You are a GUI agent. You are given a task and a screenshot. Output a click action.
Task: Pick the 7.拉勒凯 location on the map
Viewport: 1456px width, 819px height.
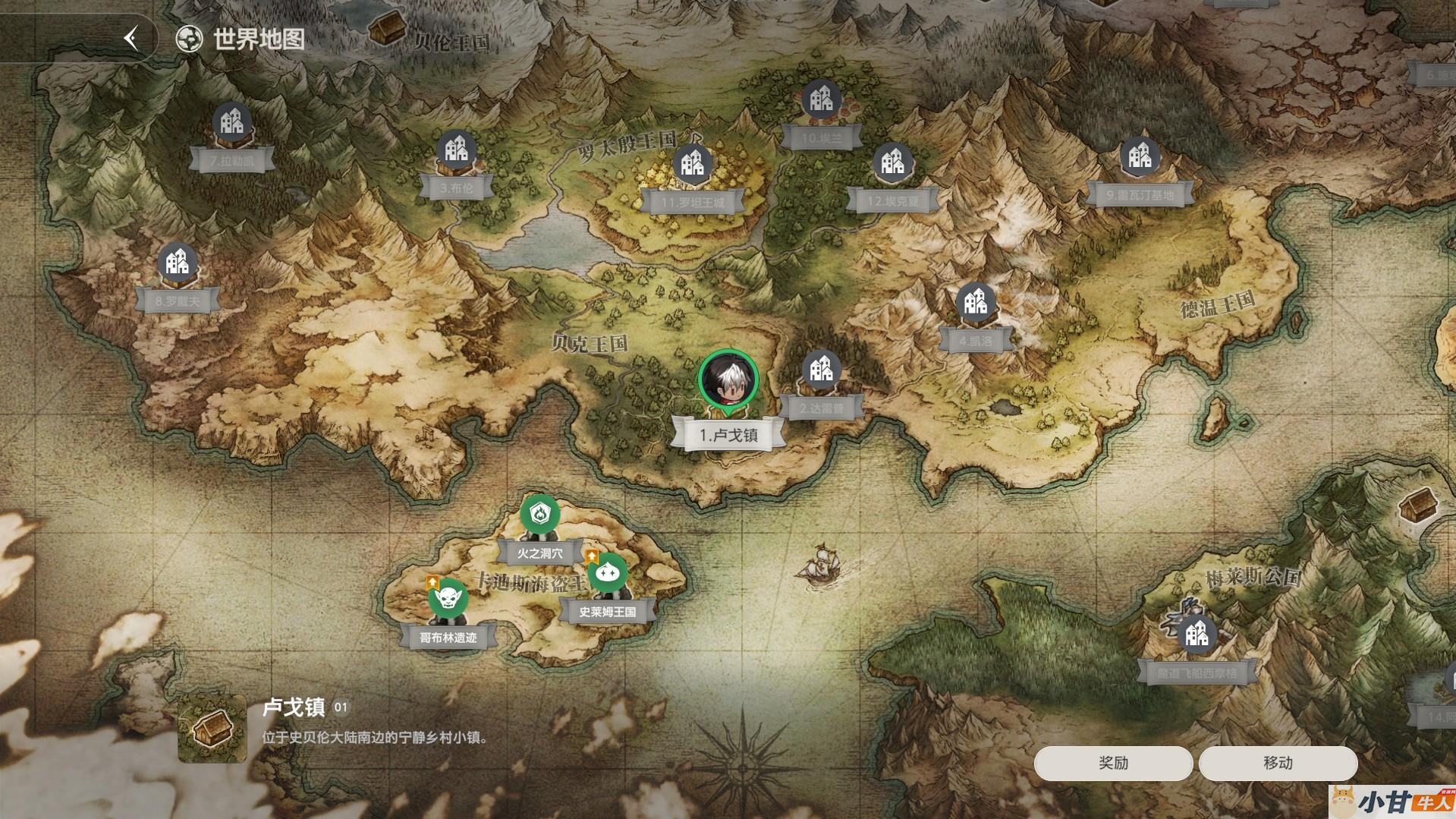[232, 123]
